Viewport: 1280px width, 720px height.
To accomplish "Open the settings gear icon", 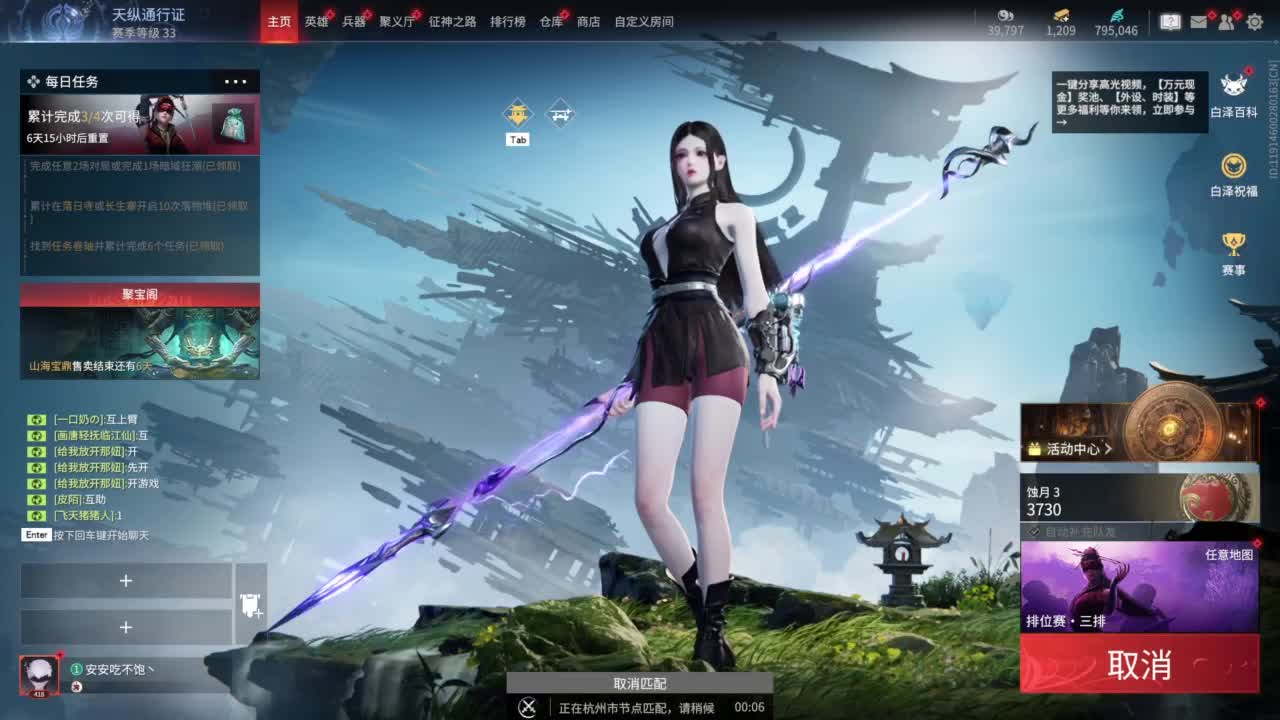I will coord(1255,22).
